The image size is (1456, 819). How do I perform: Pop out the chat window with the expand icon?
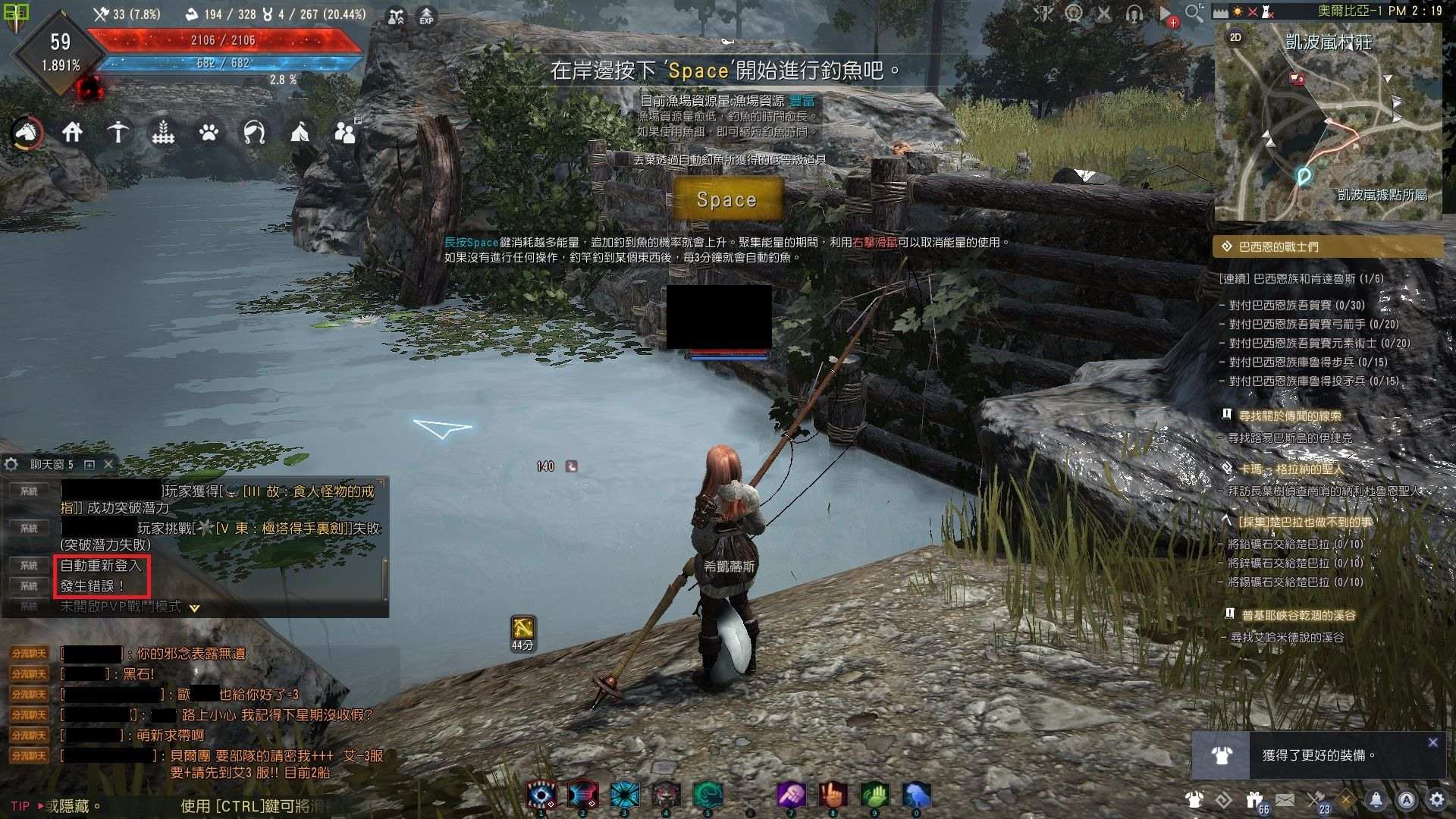[91, 465]
